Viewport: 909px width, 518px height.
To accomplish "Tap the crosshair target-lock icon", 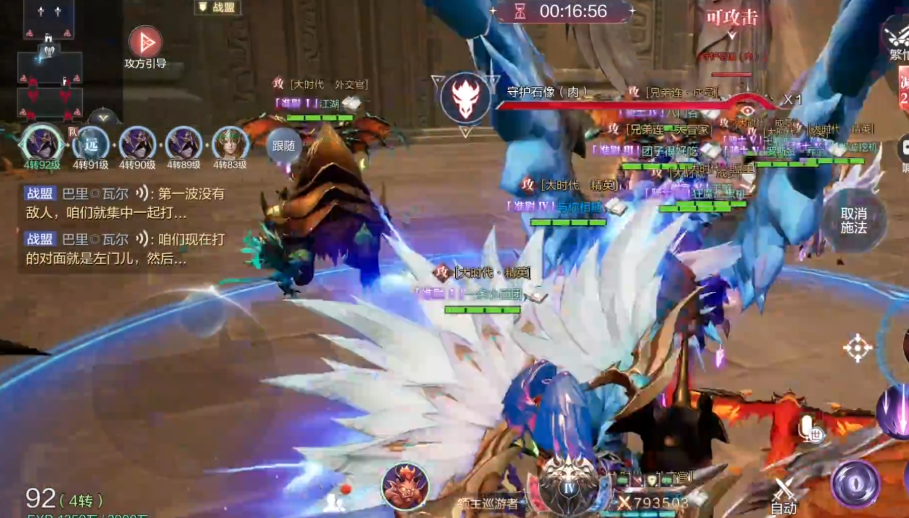I will coord(857,347).
